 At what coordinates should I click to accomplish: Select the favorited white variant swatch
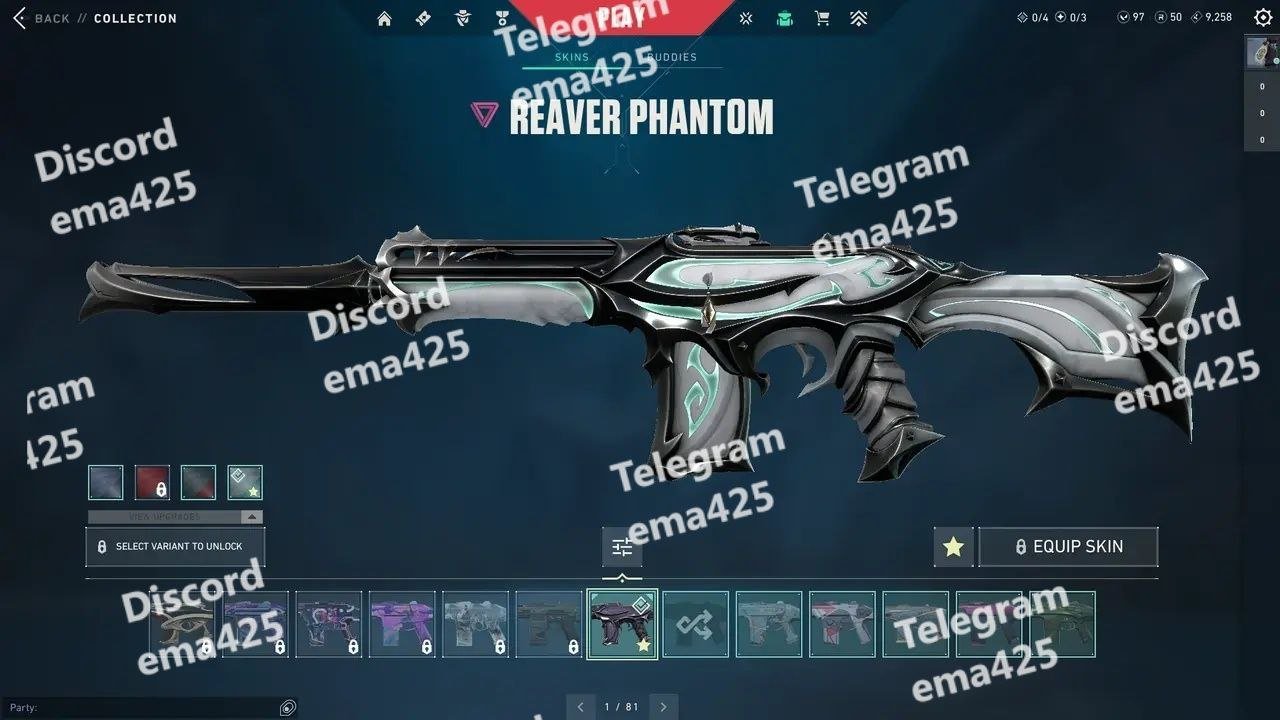coord(245,482)
